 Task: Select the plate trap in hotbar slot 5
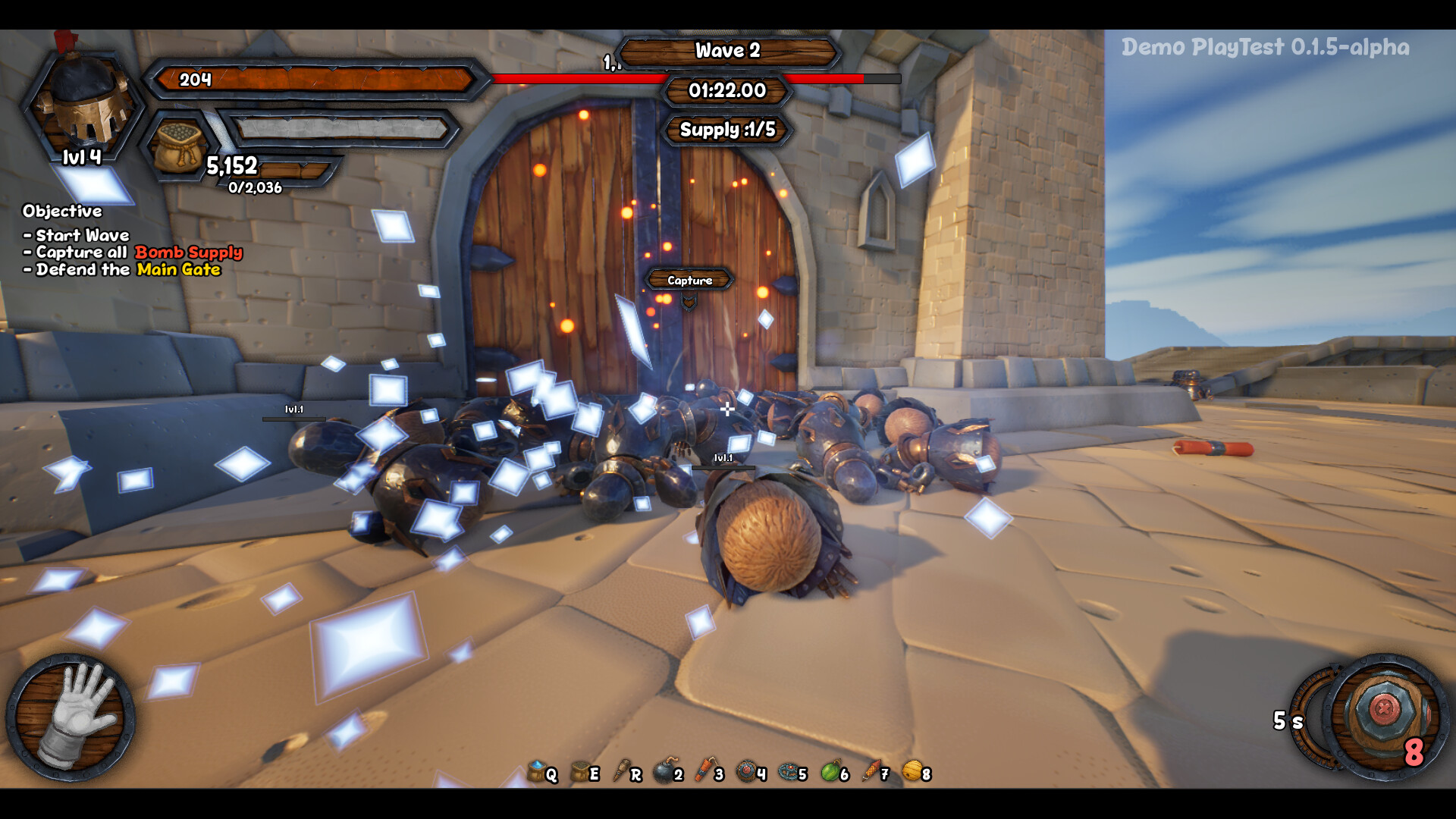pyautogui.click(x=786, y=774)
